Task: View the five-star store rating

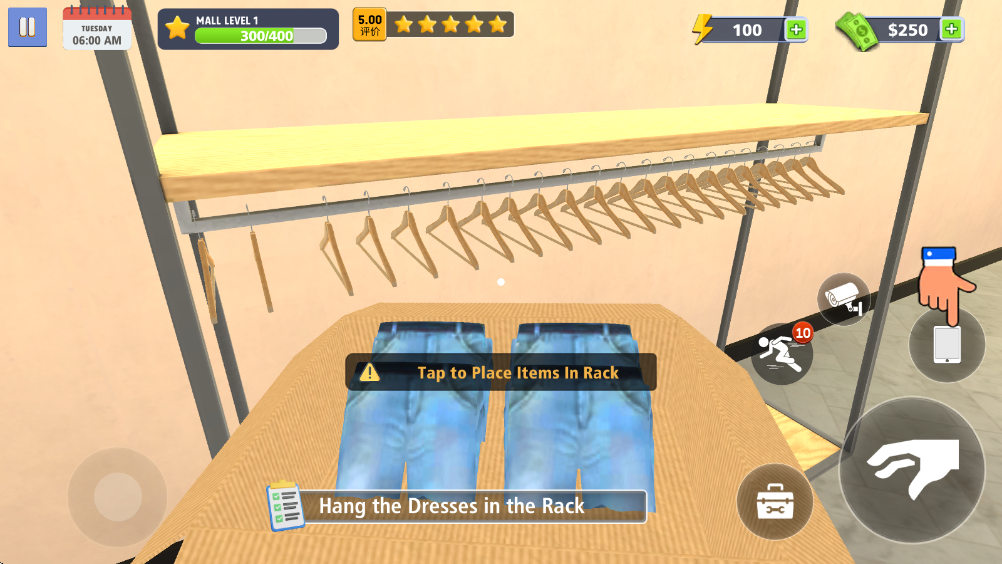Action: pyautogui.click(x=434, y=24)
